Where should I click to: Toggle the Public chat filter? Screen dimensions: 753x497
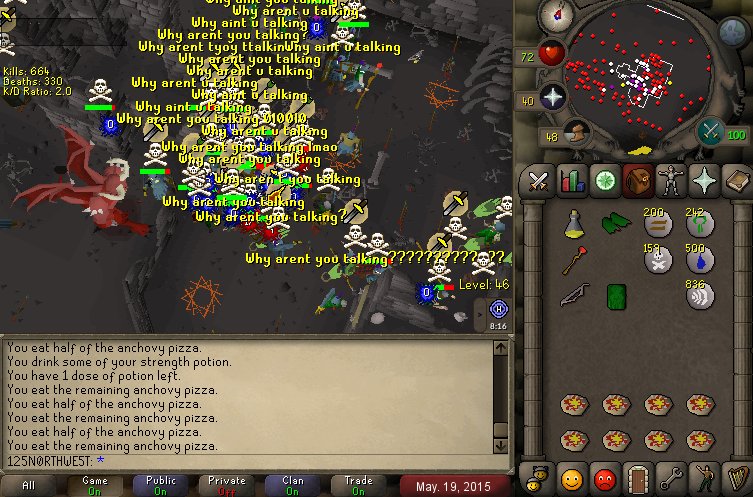pos(161,485)
